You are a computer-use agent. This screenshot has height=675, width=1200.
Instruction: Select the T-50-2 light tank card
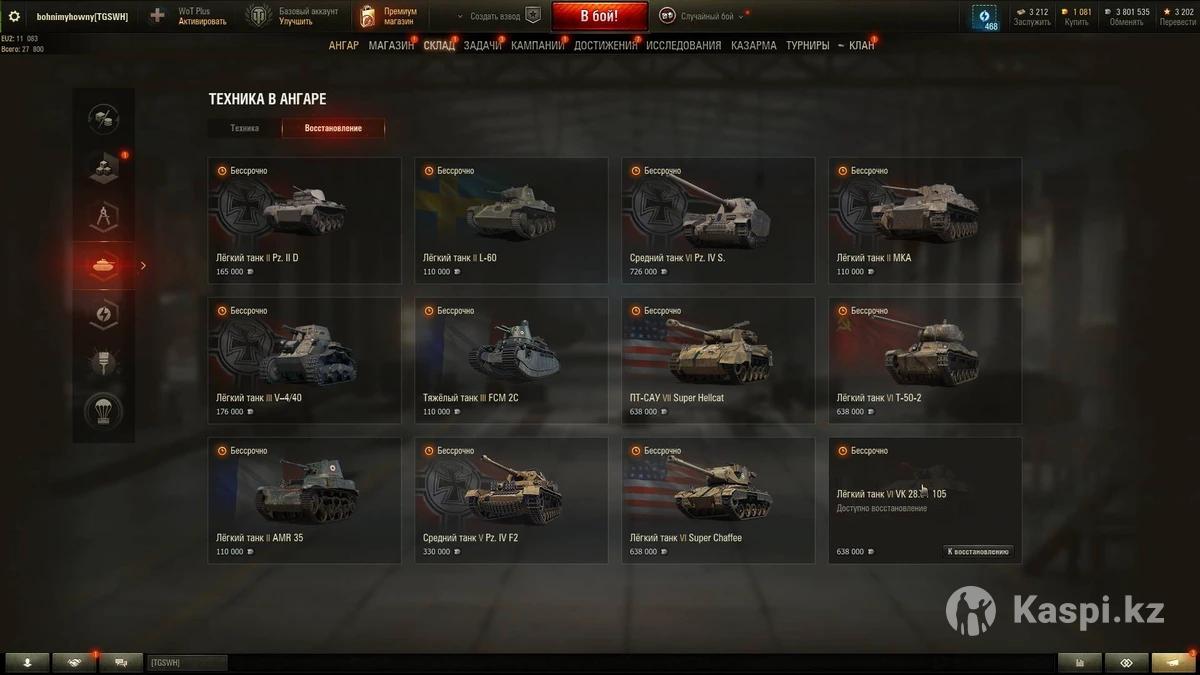click(925, 360)
